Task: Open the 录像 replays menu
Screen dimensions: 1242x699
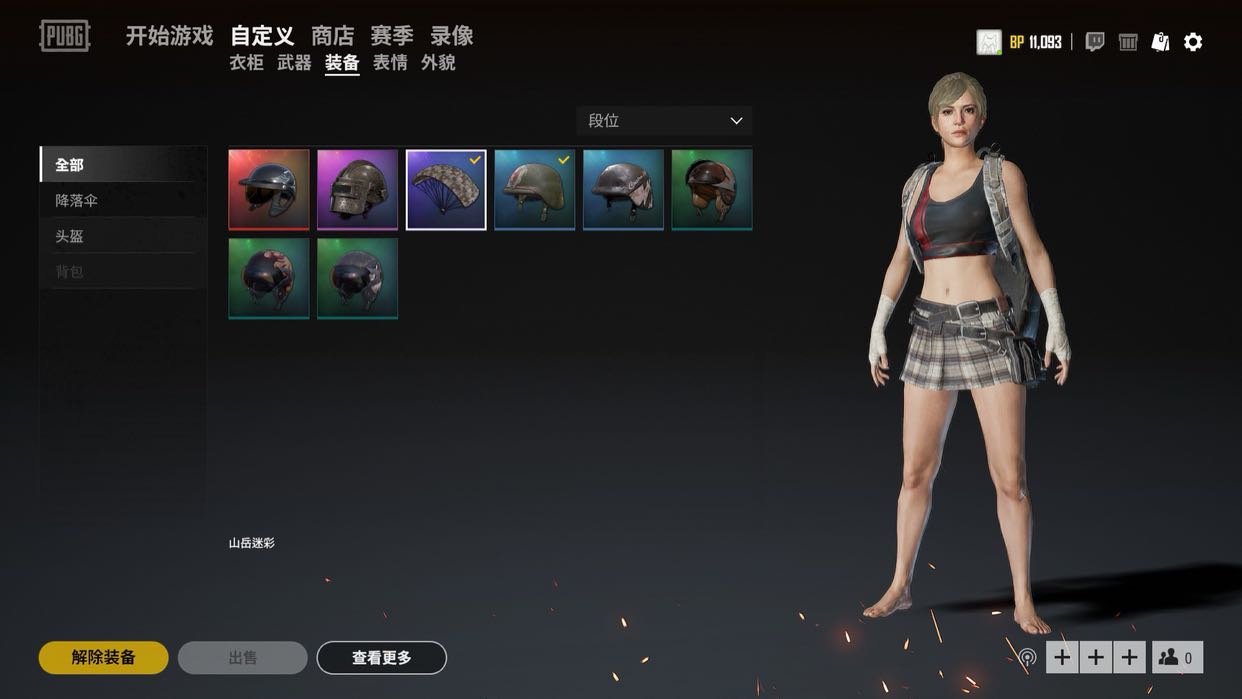Action: pyautogui.click(x=452, y=36)
